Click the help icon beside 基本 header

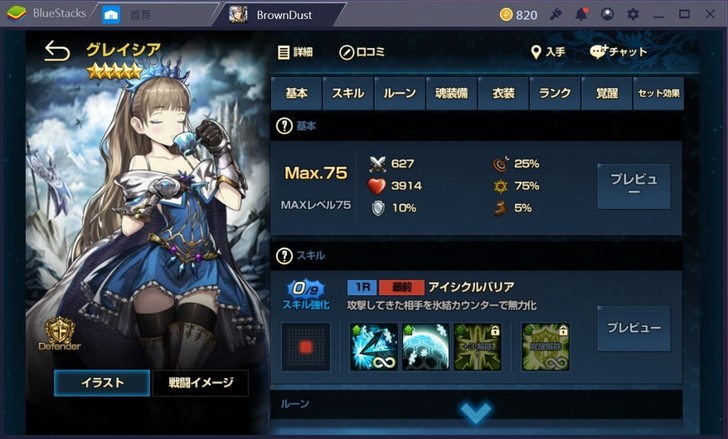283,126
